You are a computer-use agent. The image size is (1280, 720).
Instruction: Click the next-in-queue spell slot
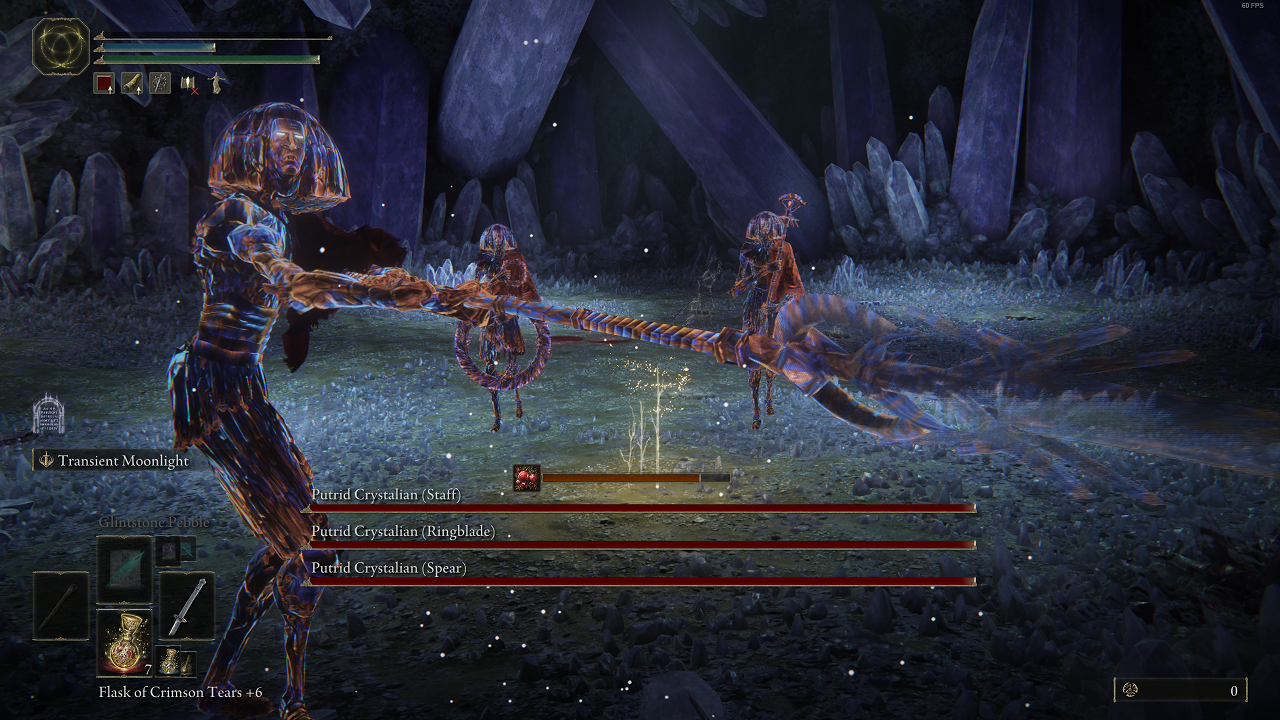coord(167,549)
